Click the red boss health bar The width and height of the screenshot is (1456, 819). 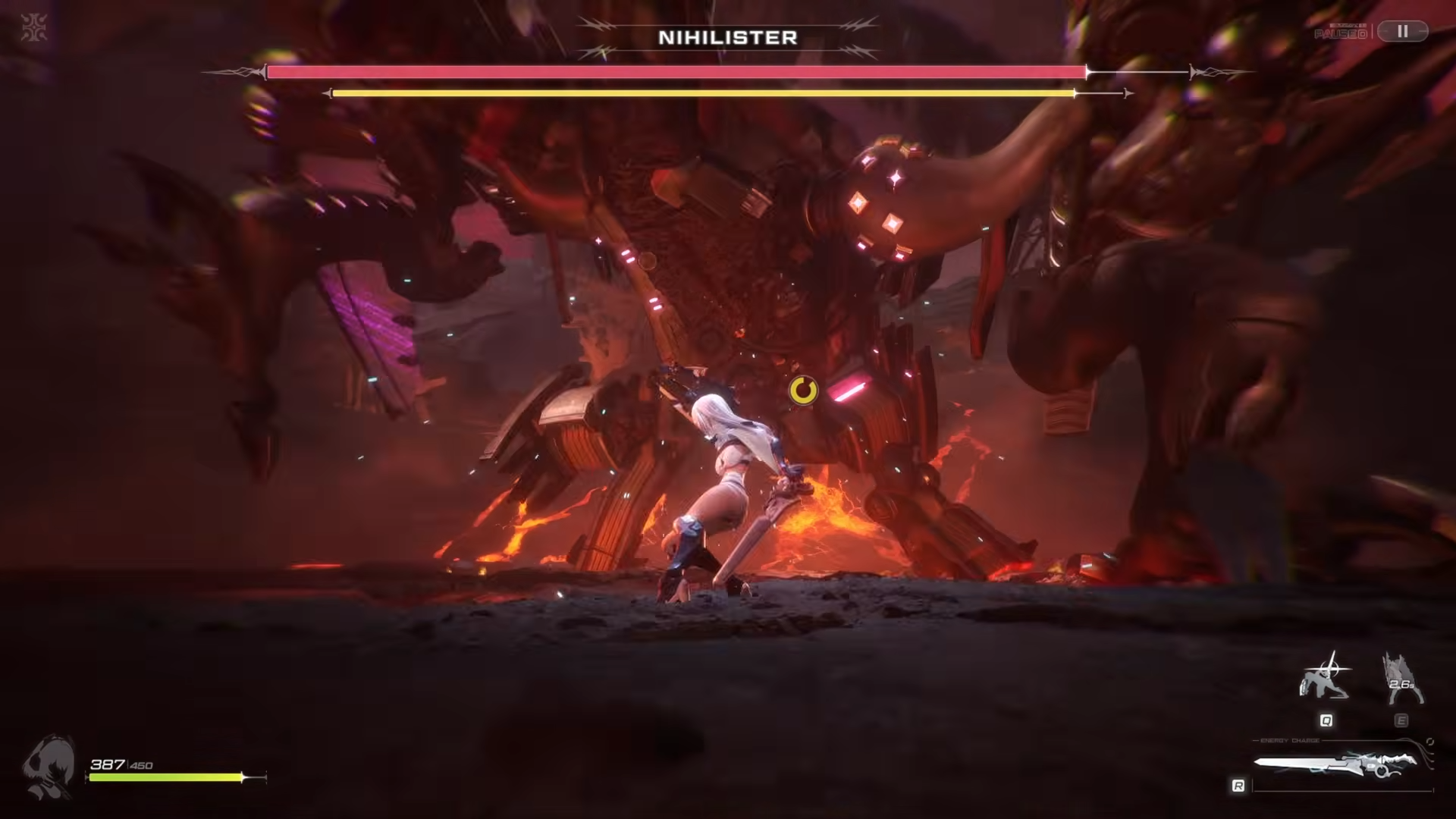[x=675, y=71]
